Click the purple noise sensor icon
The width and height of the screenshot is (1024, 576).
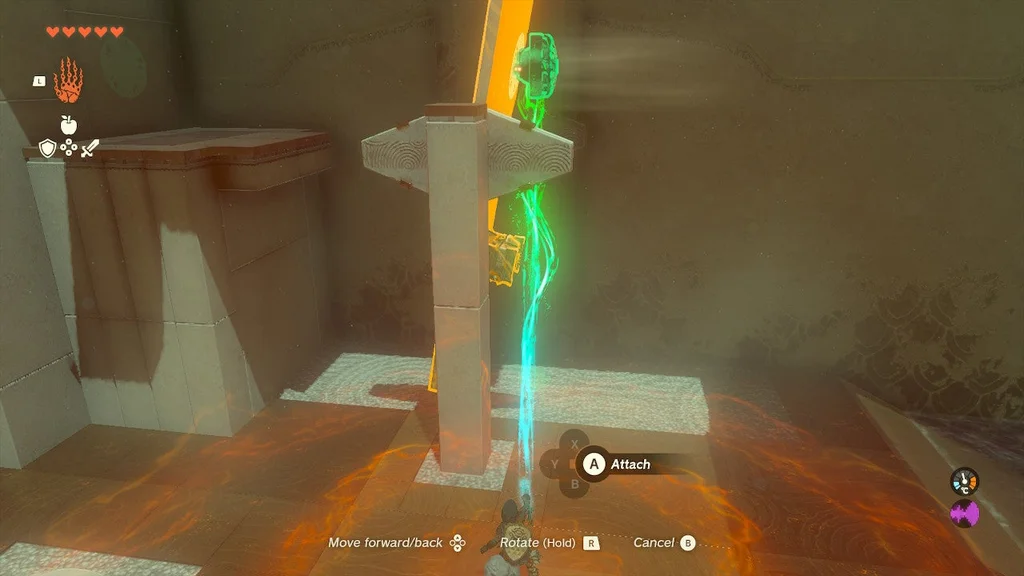tap(964, 514)
